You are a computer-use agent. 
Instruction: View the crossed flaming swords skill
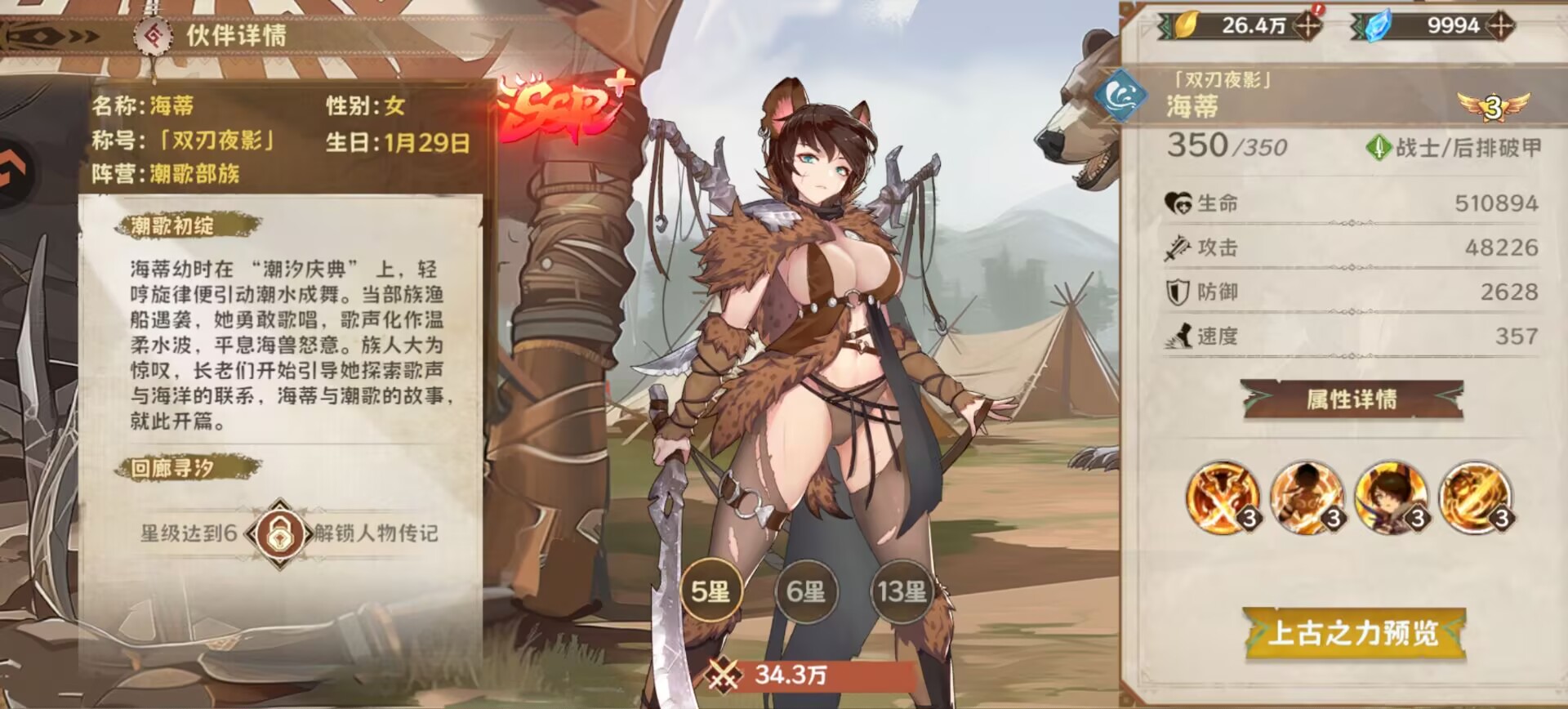point(1223,497)
